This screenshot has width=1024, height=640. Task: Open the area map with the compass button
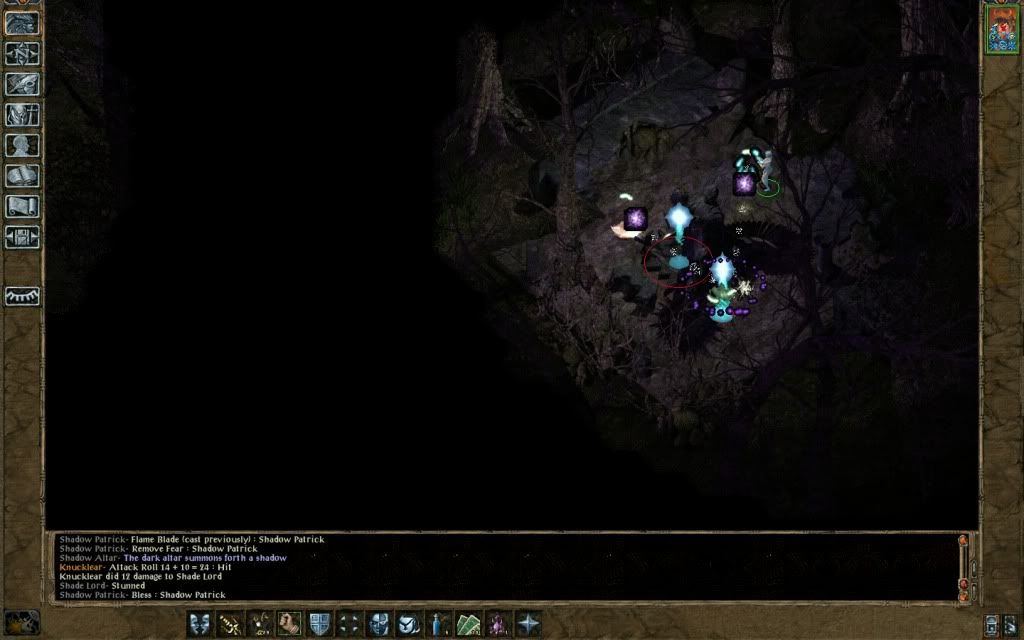[22, 54]
